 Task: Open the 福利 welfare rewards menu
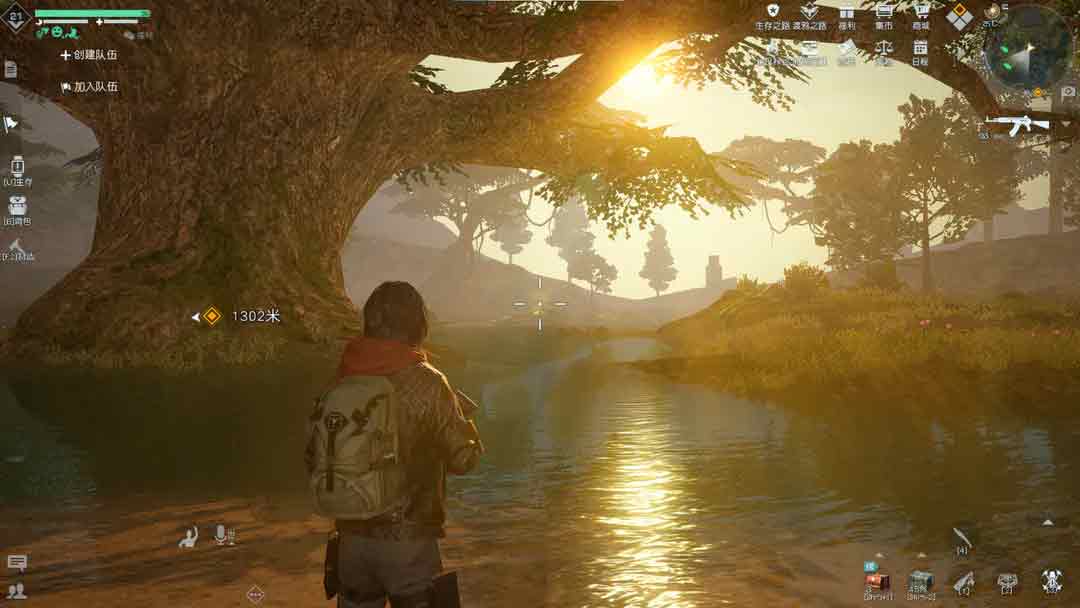coord(846,15)
